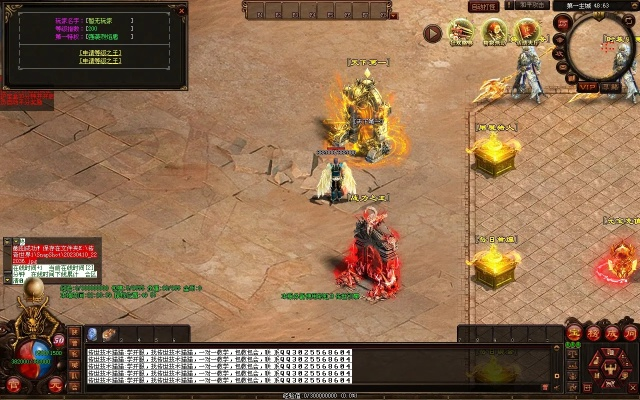Open the 成 achievement round button
The width and height of the screenshot is (640, 400).
pos(611,332)
